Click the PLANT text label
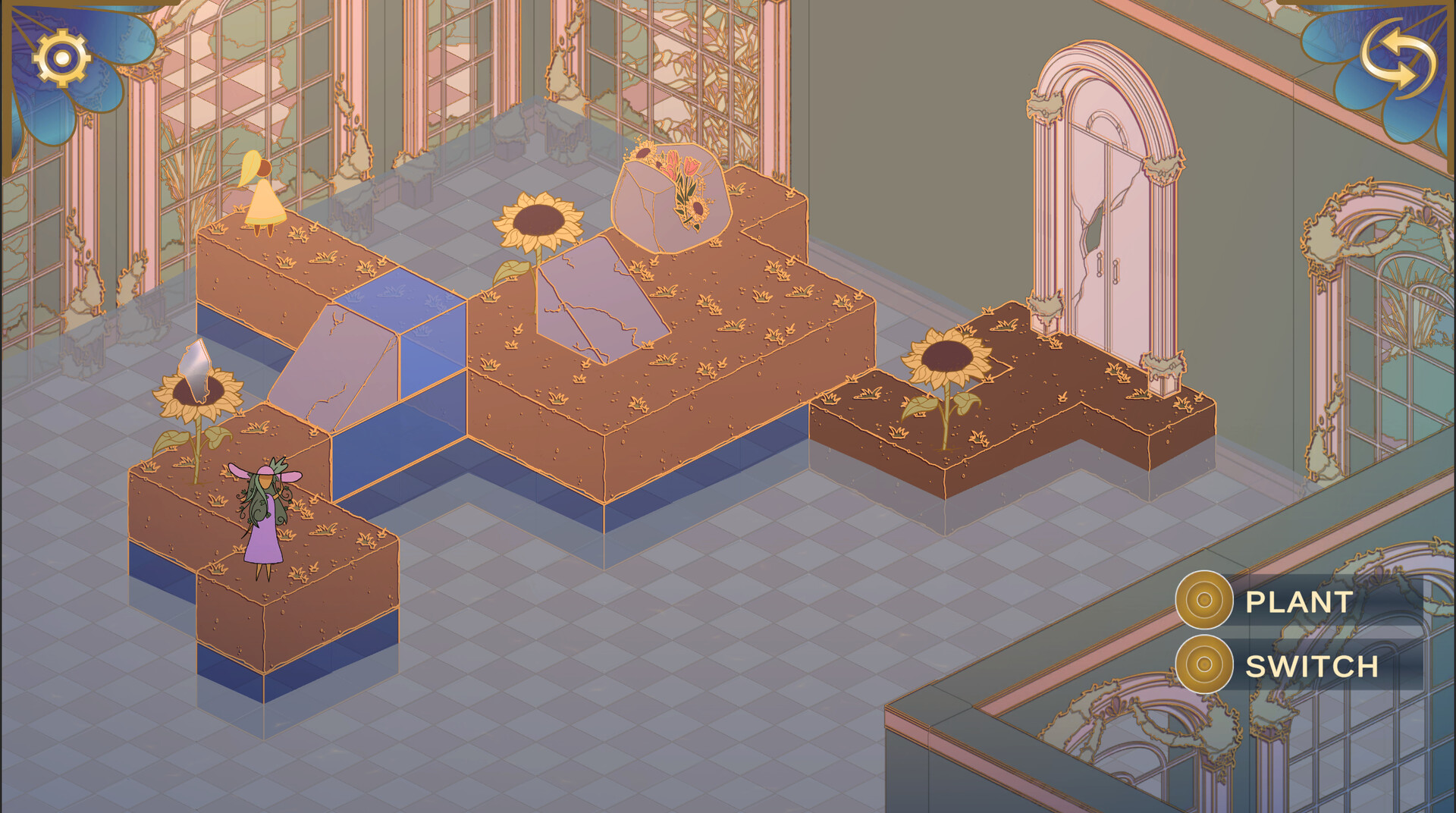The image size is (1456, 813). 1297,604
